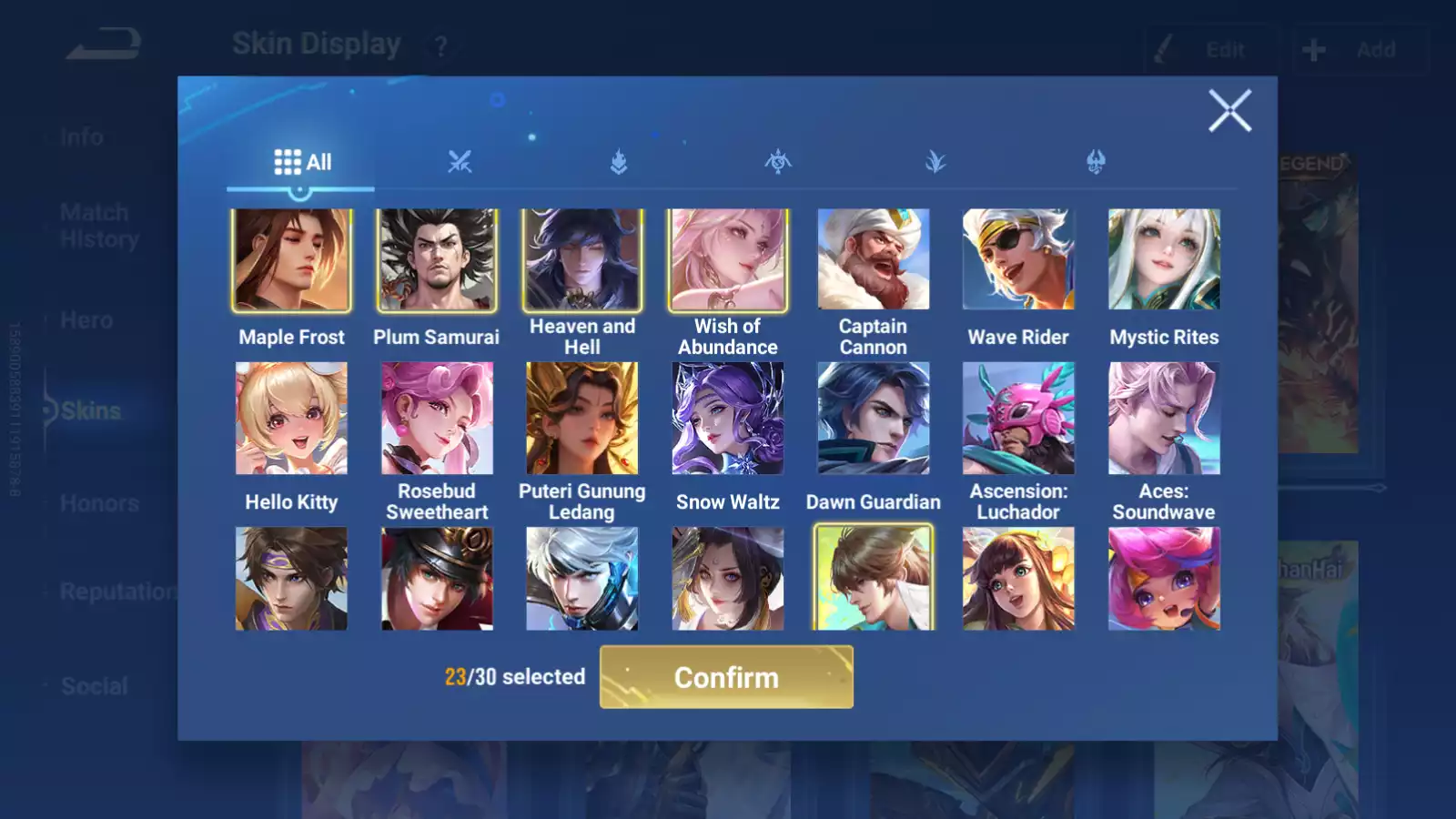Switch to the horned helmet filter tab
The height and width of the screenshot is (819, 1456).
1096,162
